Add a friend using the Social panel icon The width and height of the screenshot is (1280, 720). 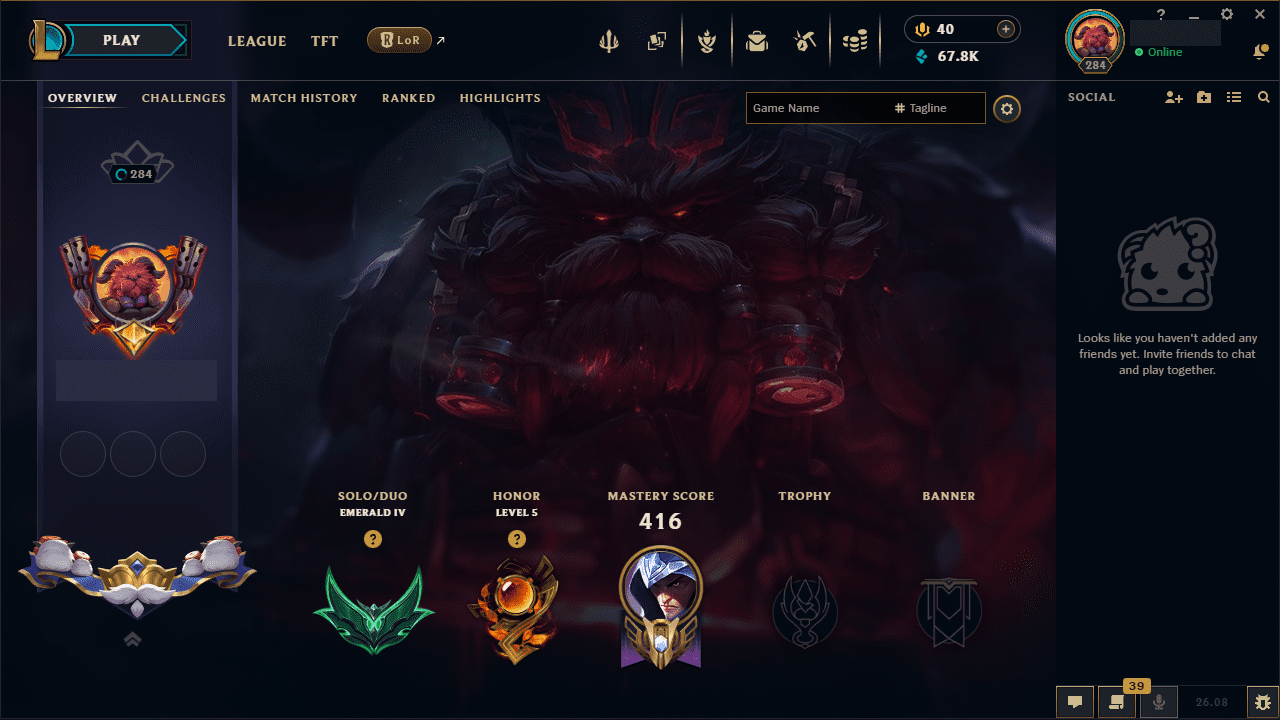[1173, 97]
